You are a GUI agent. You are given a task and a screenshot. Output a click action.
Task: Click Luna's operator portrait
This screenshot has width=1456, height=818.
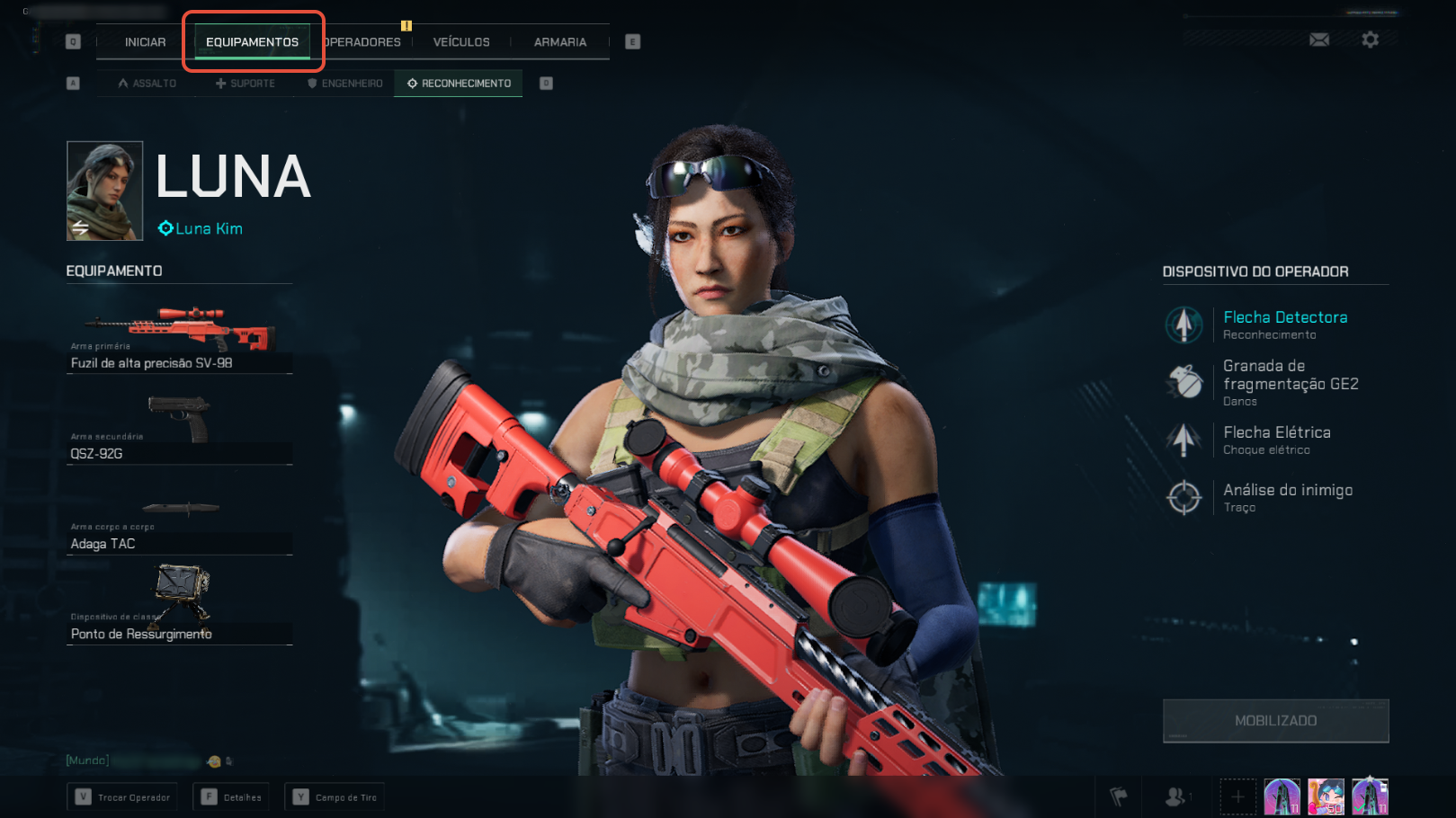pos(104,191)
